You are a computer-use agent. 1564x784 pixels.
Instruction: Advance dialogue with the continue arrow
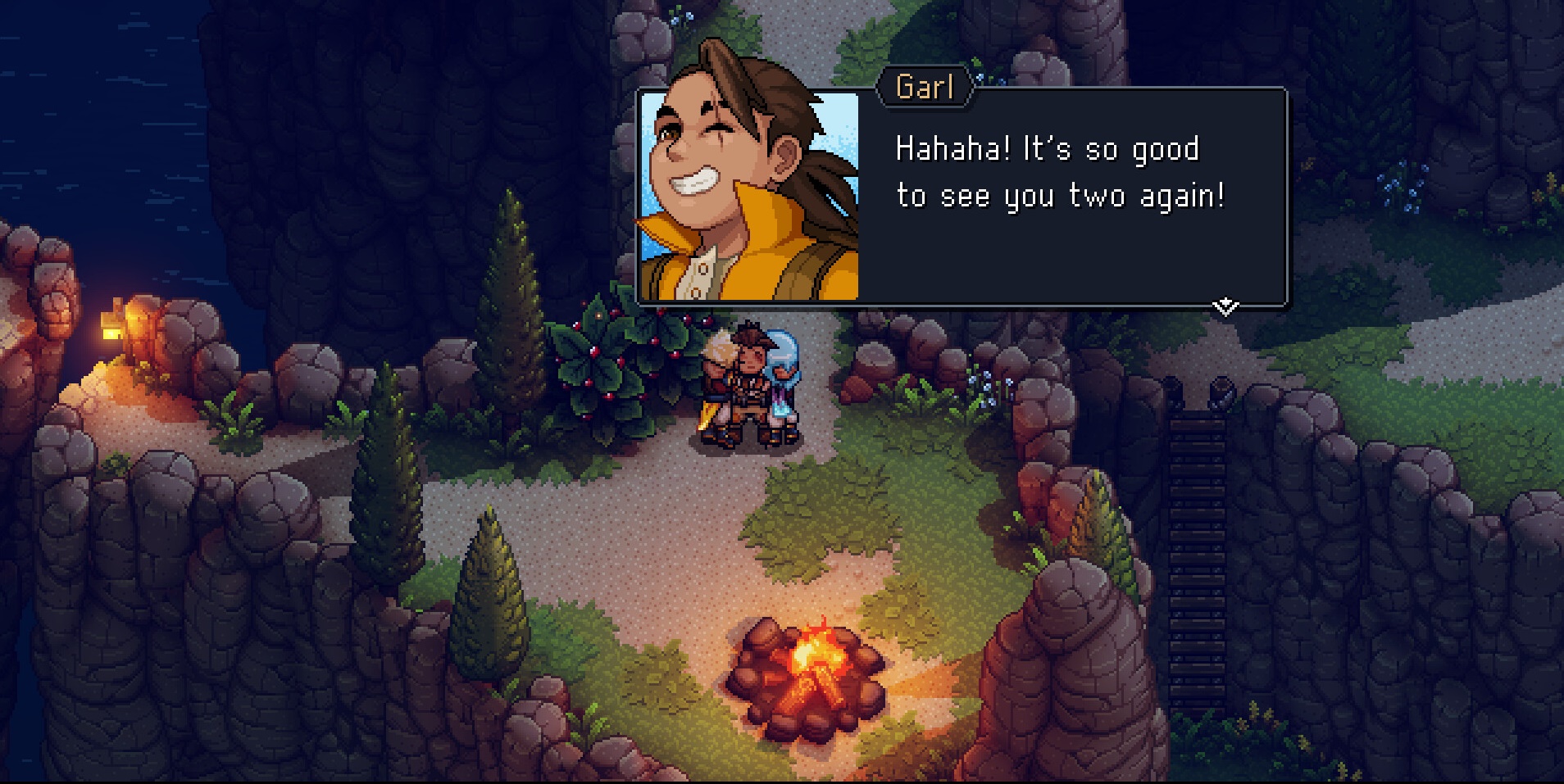pos(1225,307)
